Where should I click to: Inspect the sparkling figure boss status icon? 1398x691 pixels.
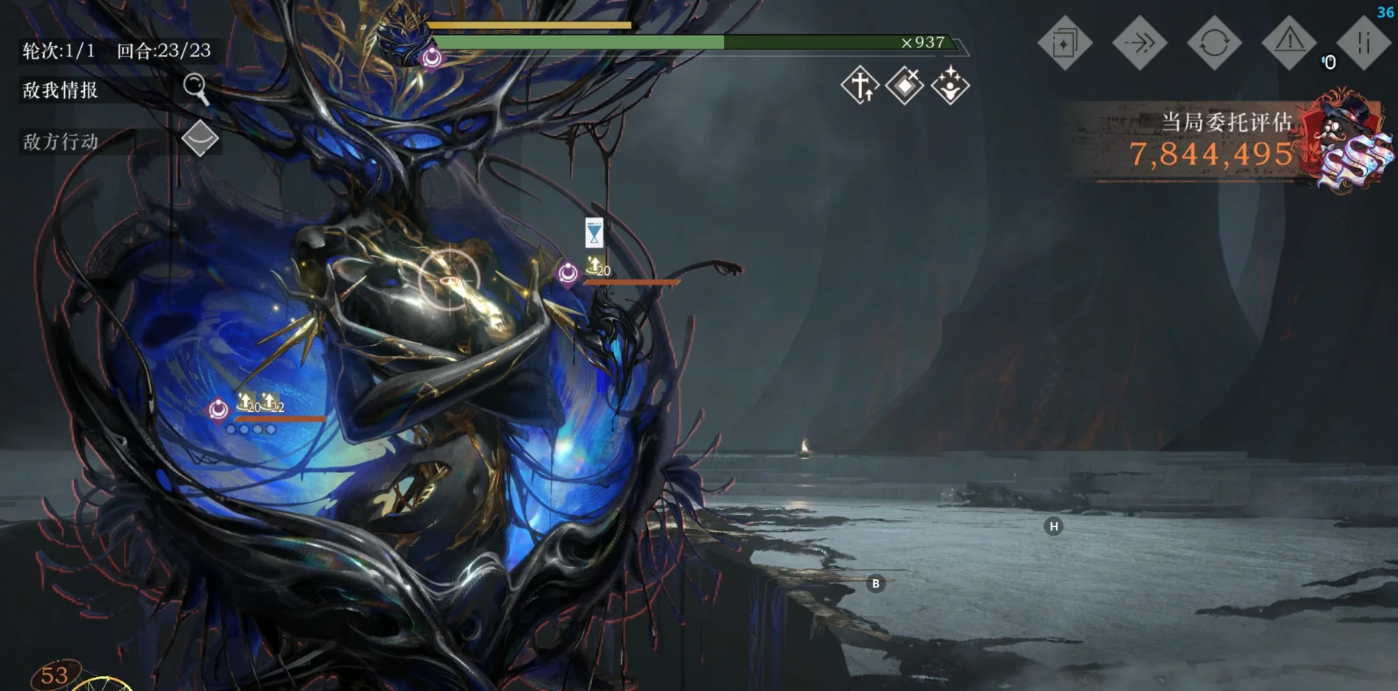click(949, 87)
